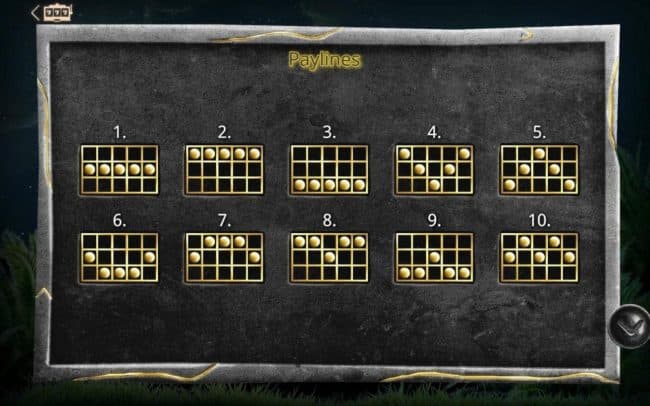Return to the slot machine game
Image resolution: width=650 pixels, height=406 pixels.
pyautogui.click(x=52, y=12)
